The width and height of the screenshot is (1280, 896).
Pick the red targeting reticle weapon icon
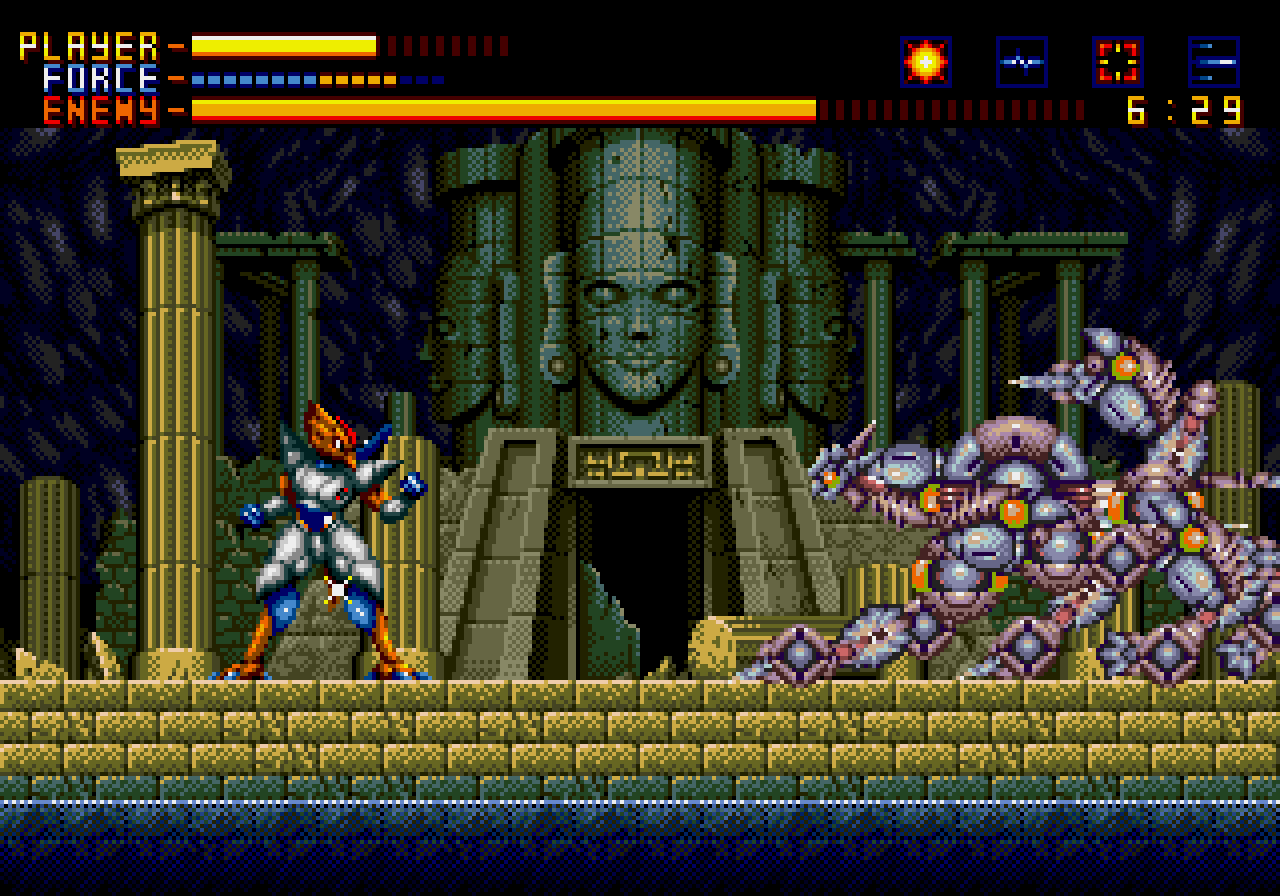point(1117,62)
